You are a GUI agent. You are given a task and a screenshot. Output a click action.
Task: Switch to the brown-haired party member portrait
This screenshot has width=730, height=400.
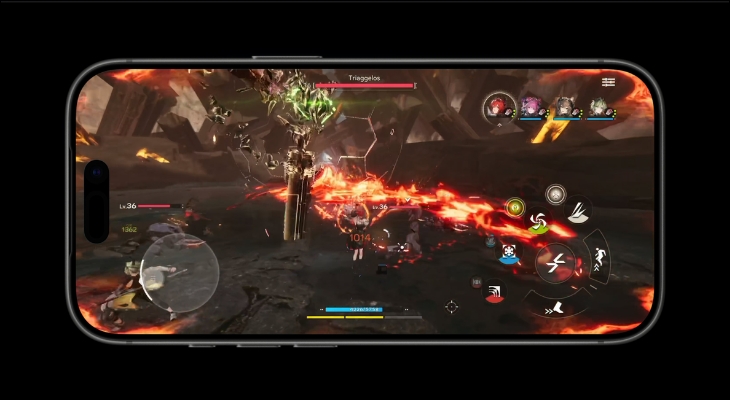pos(566,106)
